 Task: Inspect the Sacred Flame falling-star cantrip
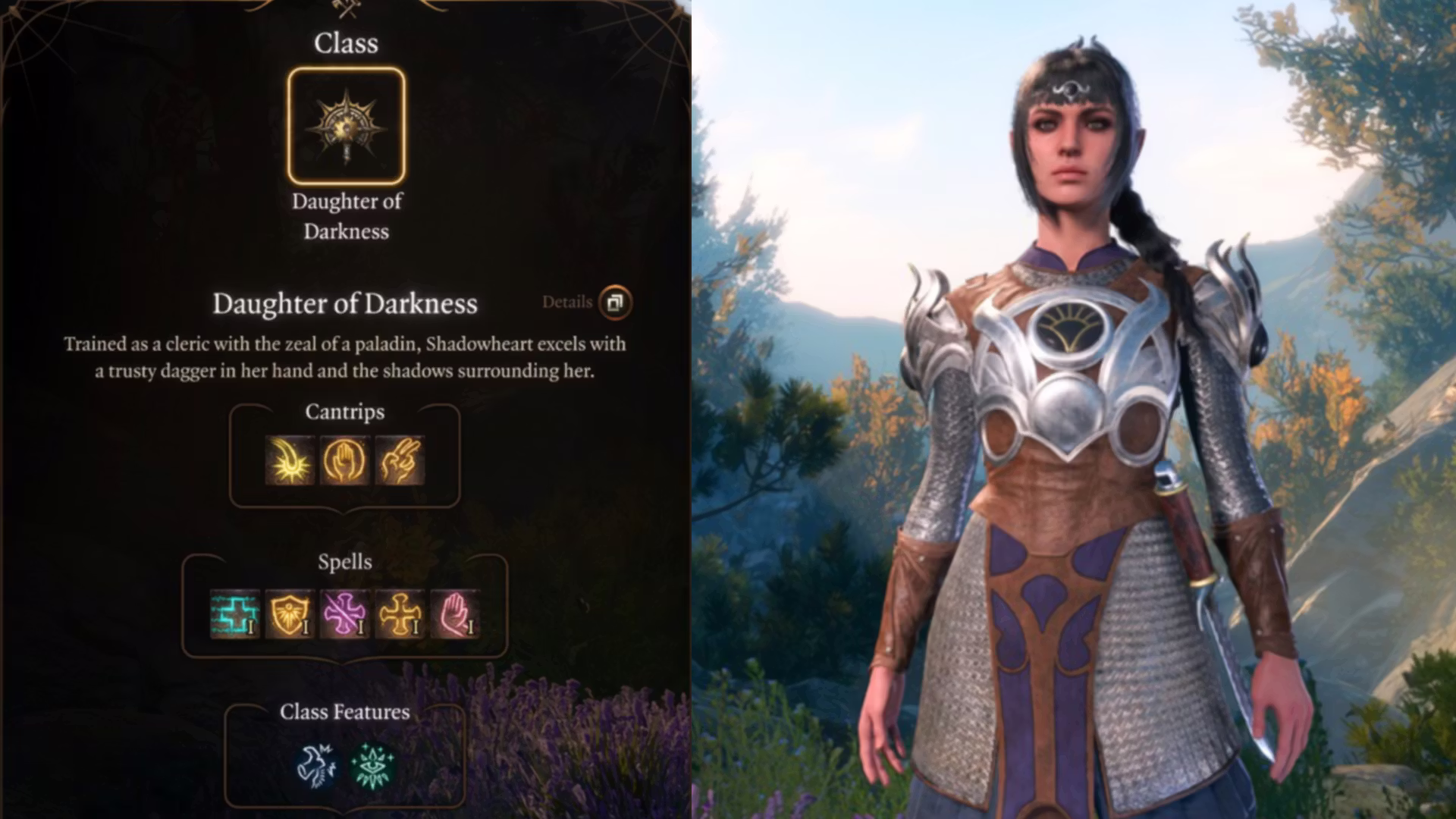(x=290, y=460)
